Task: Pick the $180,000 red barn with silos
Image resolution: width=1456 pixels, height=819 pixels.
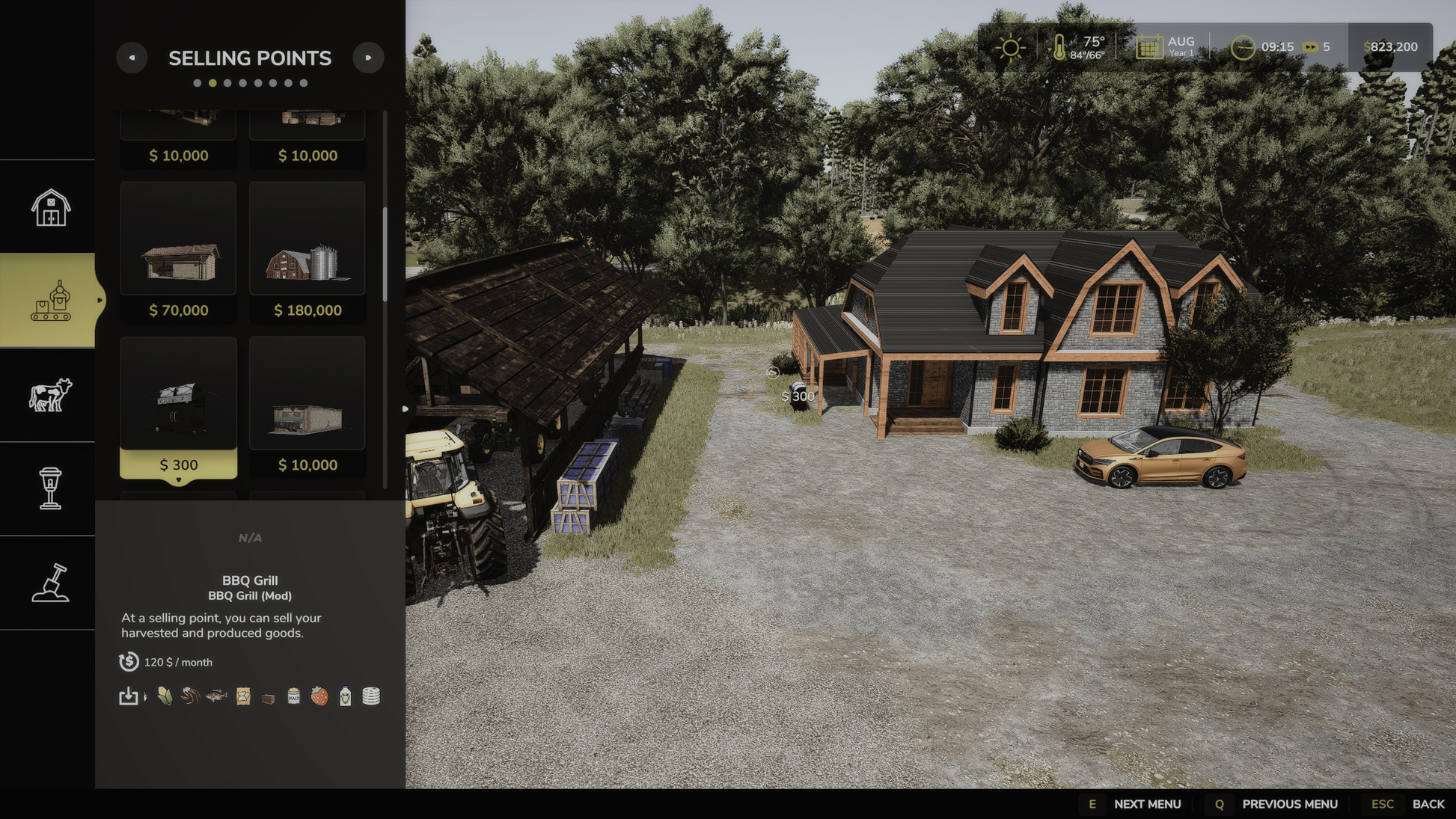Action: [308, 252]
